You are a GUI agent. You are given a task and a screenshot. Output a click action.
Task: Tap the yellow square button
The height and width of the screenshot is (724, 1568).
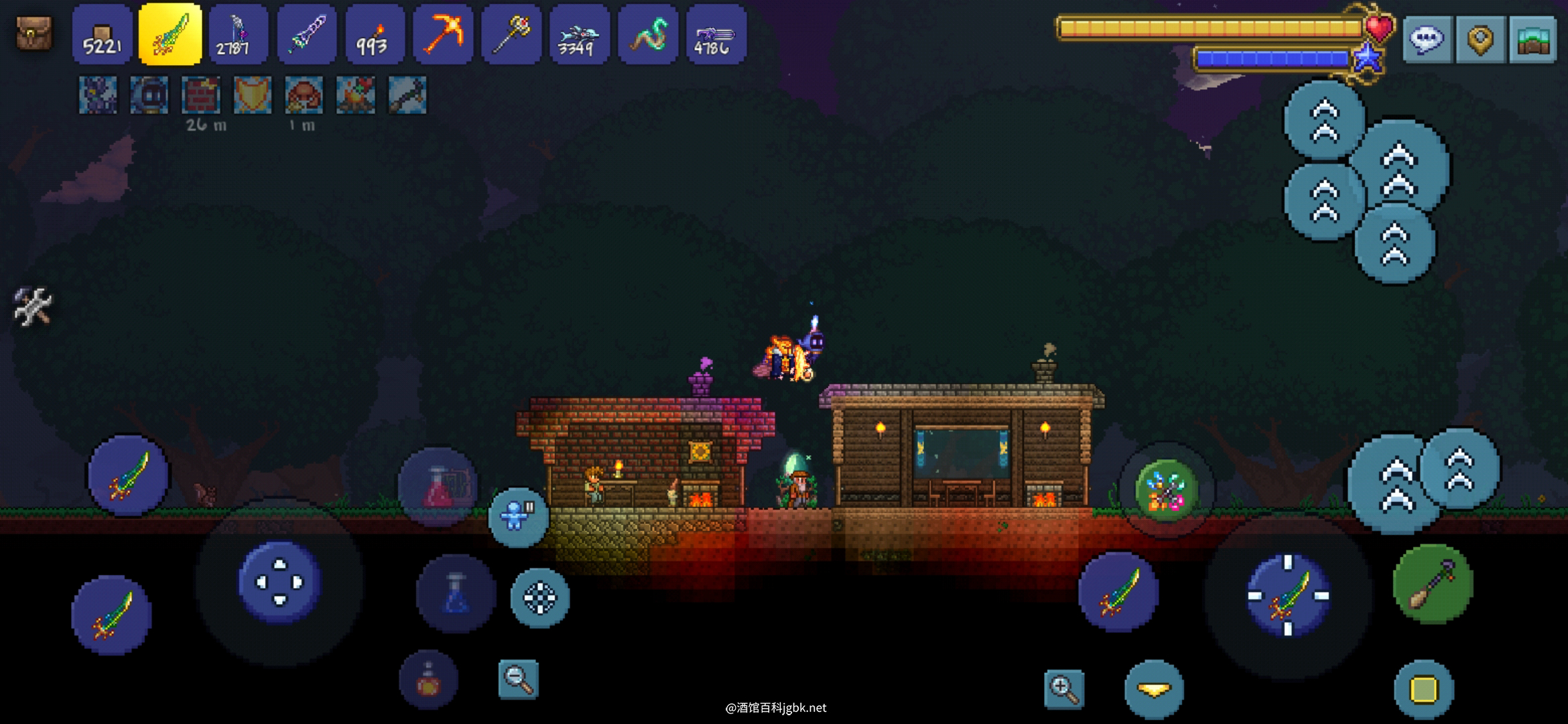click(x=1424, y=690)
